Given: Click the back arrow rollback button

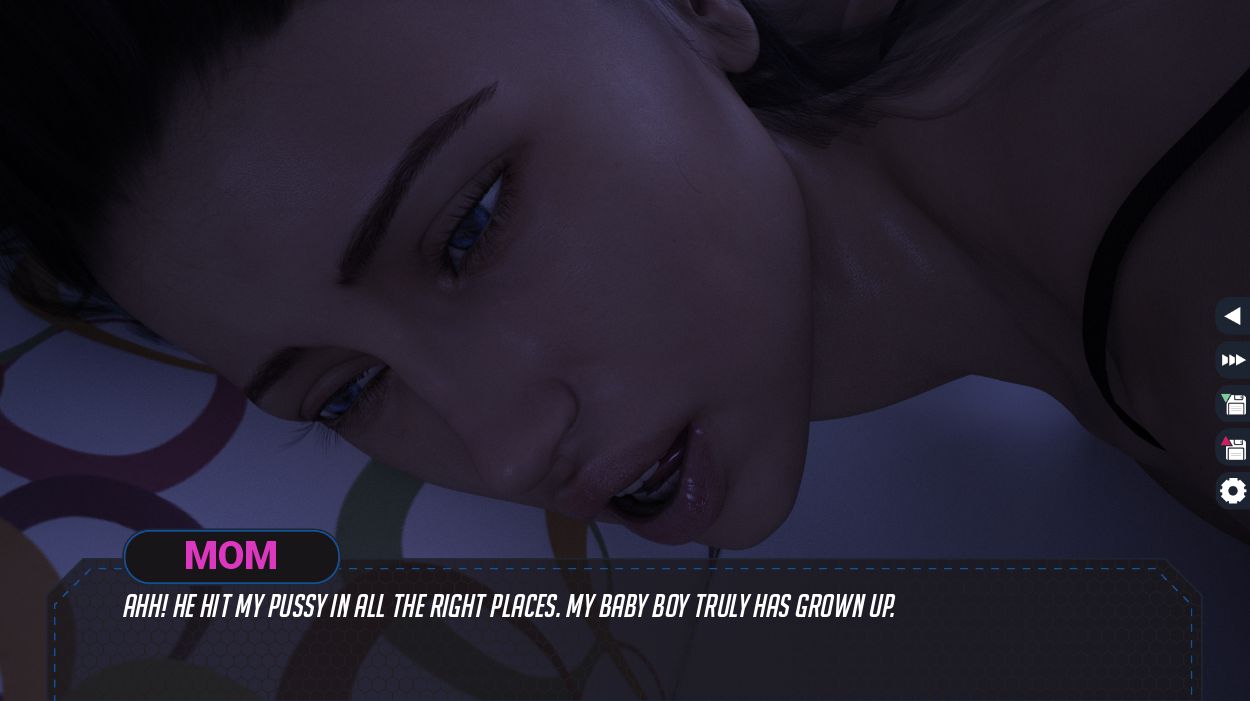Looking at the screenshot, I should pyautogui.click(x=1232, y=316).
